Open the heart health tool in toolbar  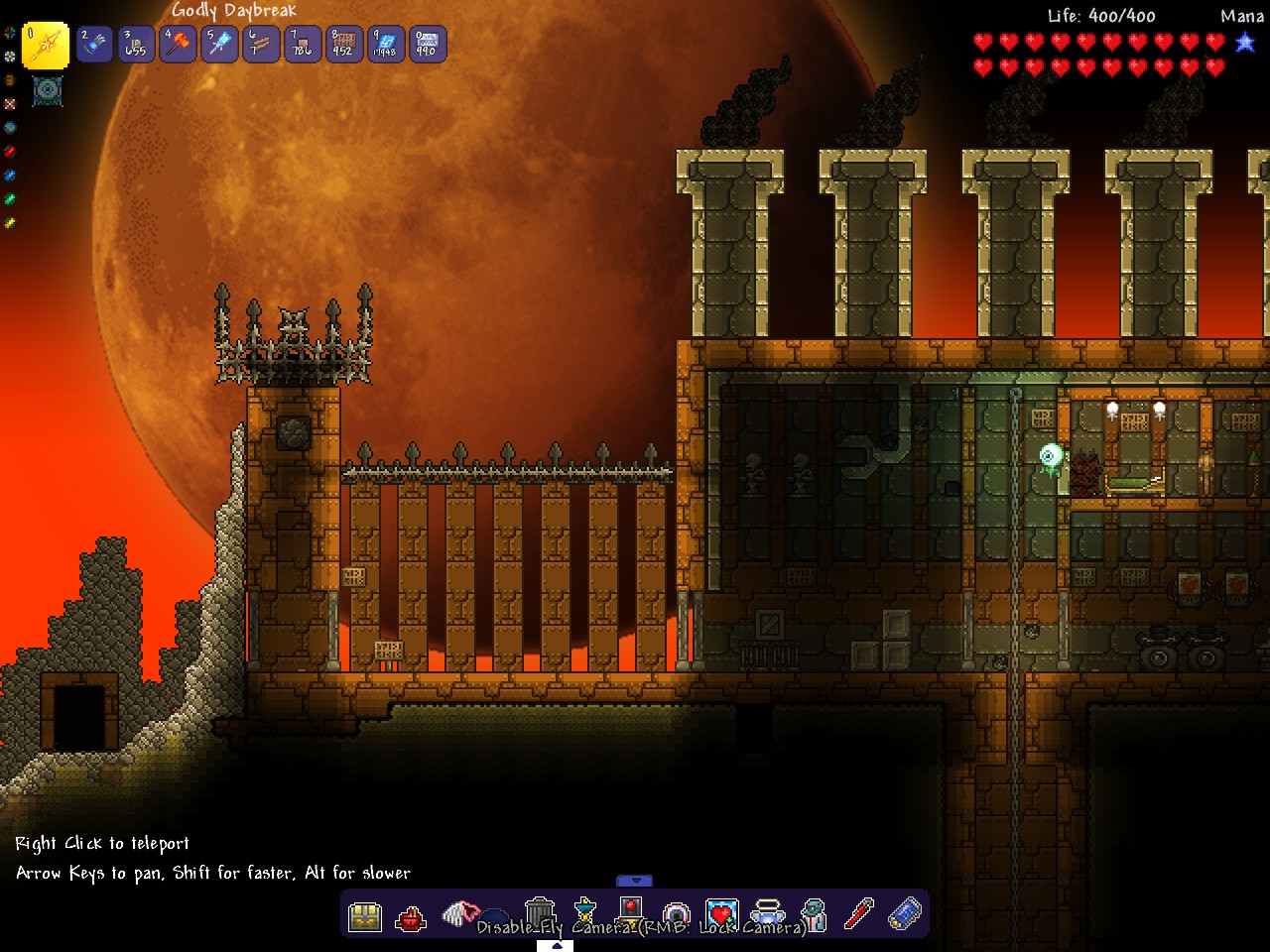click(x=721, y=913)
